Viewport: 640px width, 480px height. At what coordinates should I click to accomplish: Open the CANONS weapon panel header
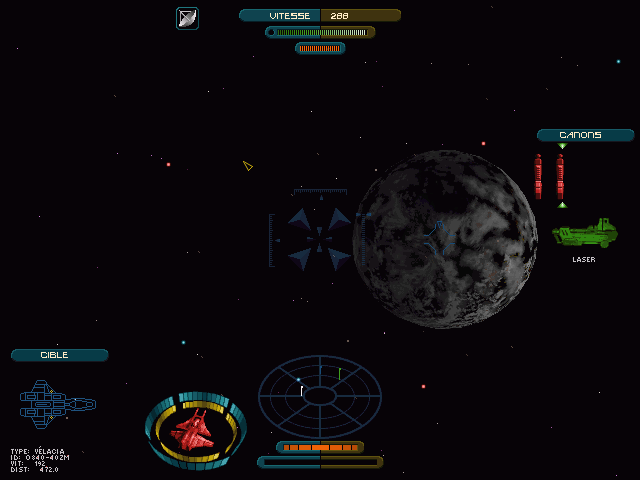pyautogui.click(x=585, y=135)
